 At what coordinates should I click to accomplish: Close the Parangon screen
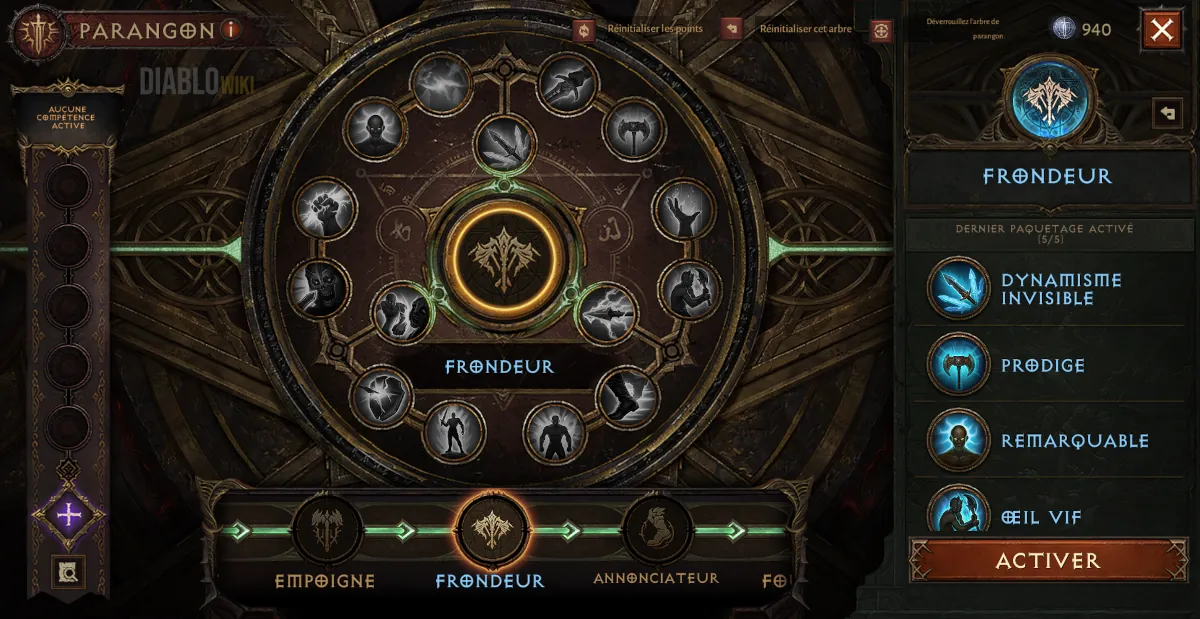click(1161, 30)
